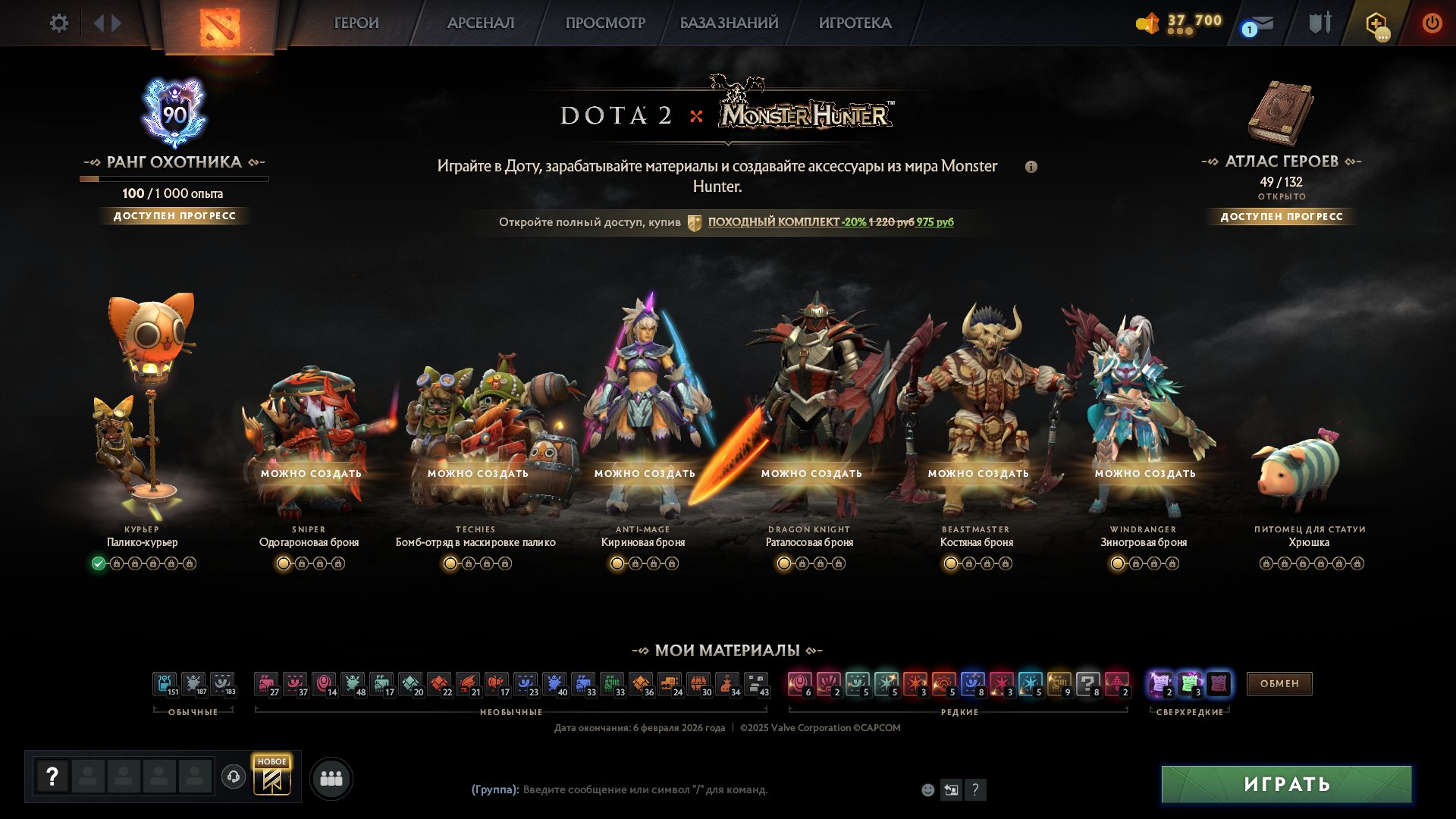Click the voice chat headset icon

pyautogui.click(x=235, y=776)
